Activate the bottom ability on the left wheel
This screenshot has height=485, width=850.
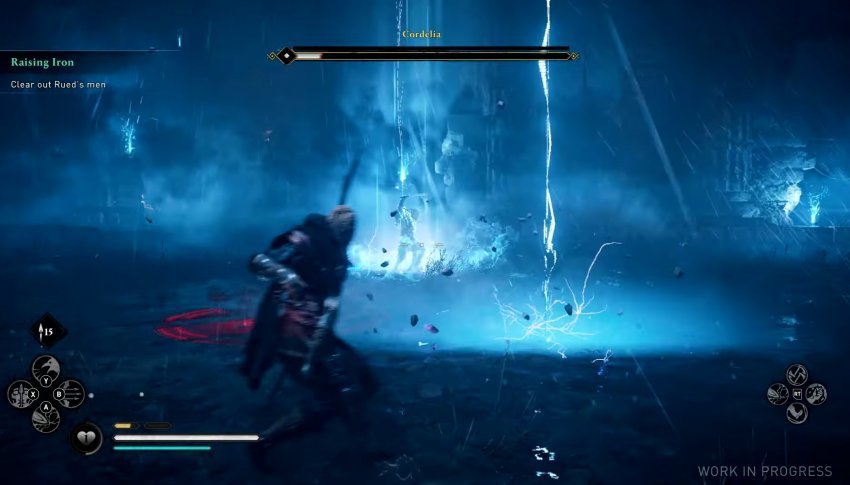pyautogui.click(x=46, y=418)
